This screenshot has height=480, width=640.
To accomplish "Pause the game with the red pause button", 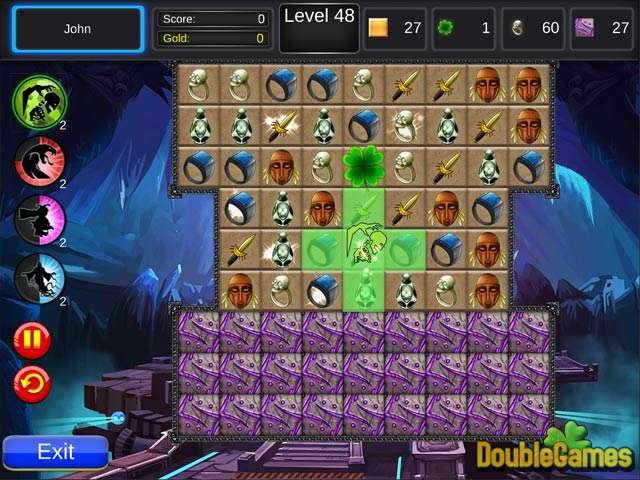I will tap(32, 341).
